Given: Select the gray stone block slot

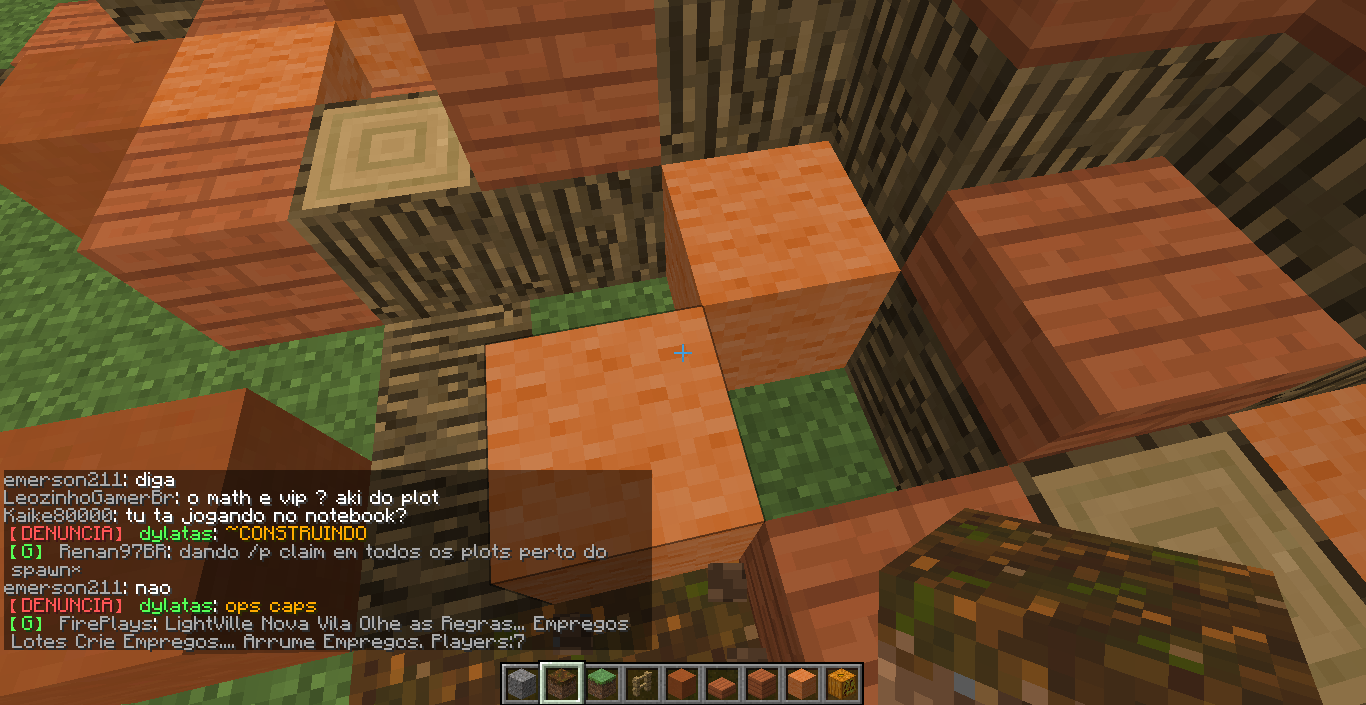Looking at the screenshot, I should (520, 685).
